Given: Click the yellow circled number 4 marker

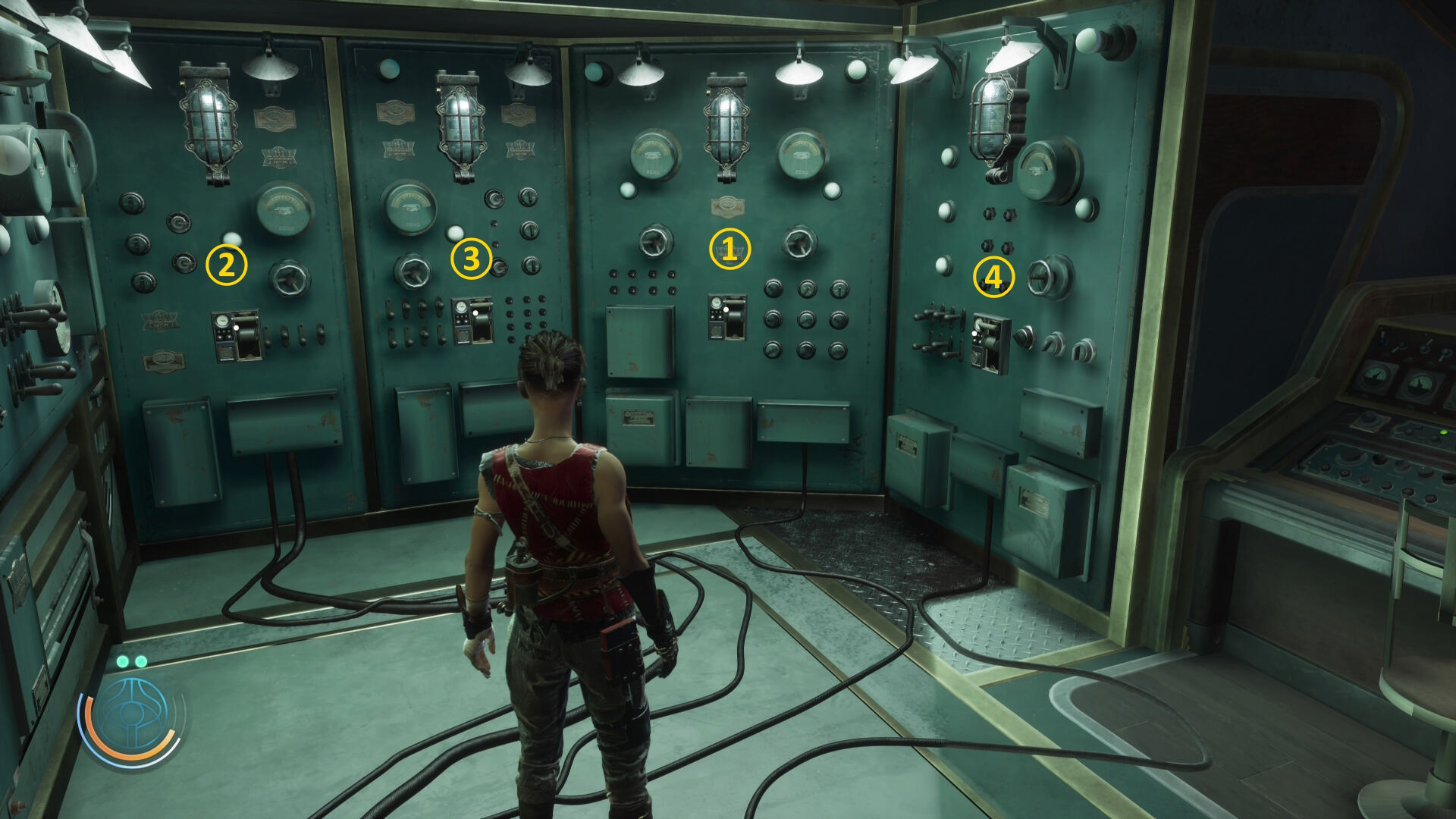Looking at the screenshot, I should point(993,277).
